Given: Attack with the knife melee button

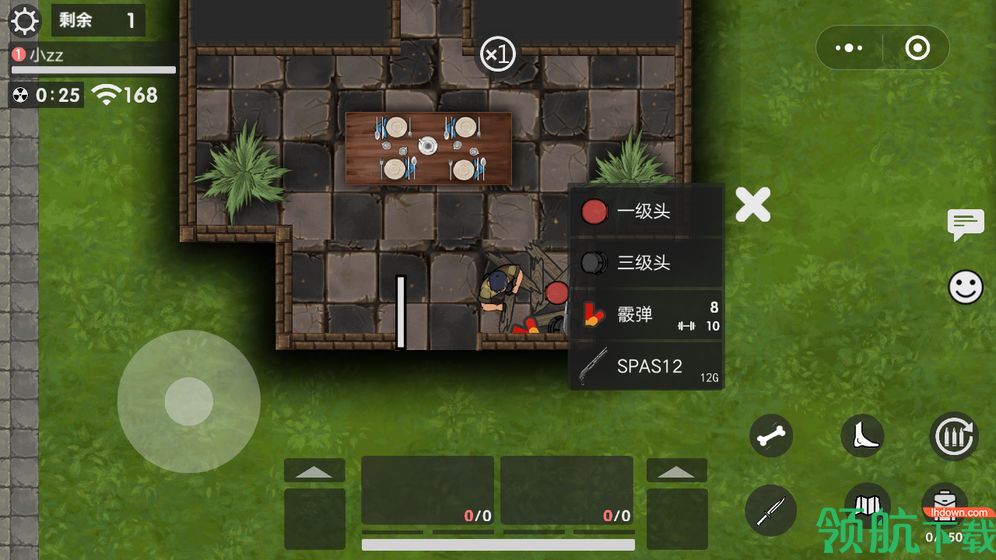Looking at the screenshot, I should point(771,511).
